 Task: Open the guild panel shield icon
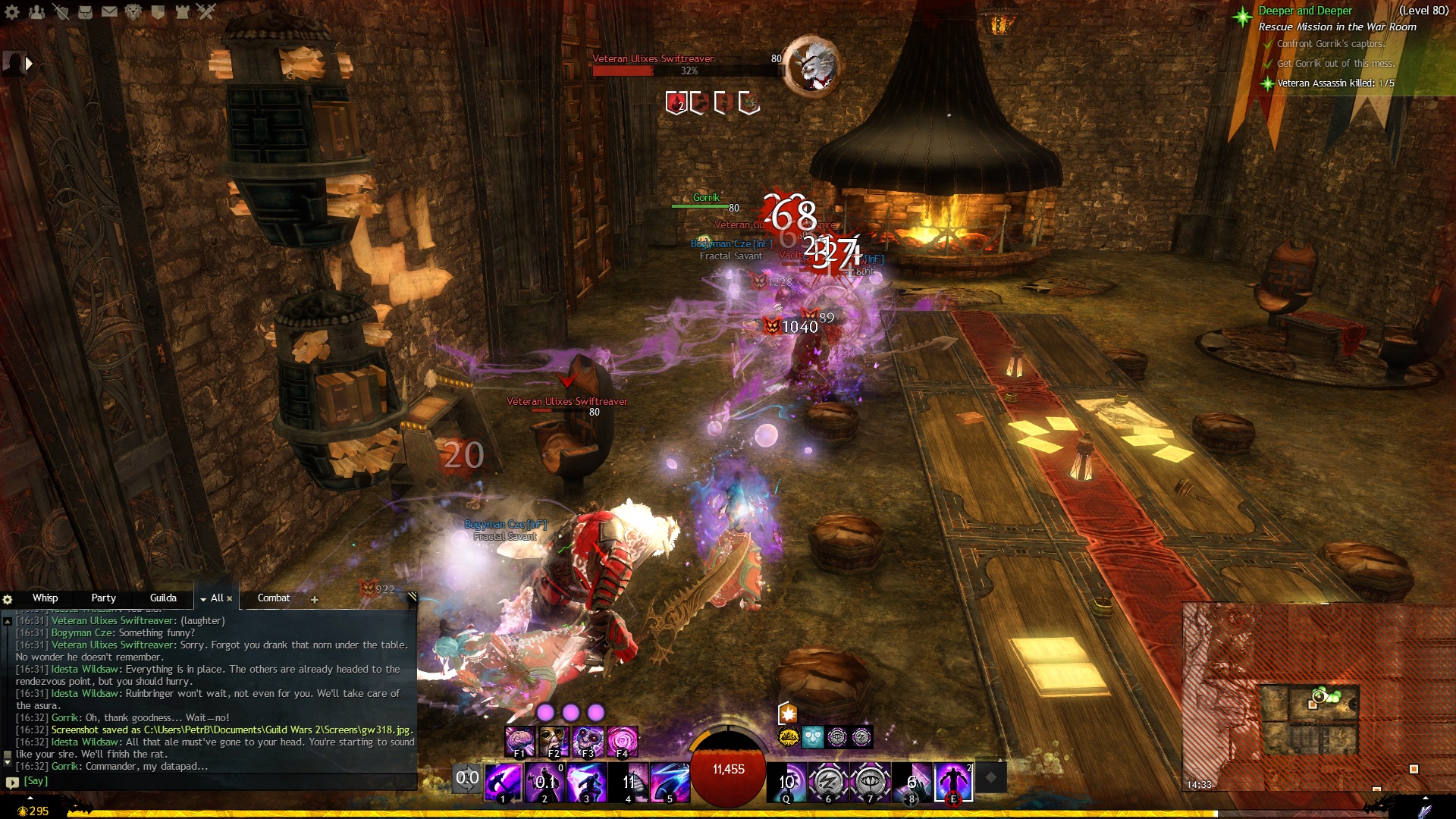point(158,11)
